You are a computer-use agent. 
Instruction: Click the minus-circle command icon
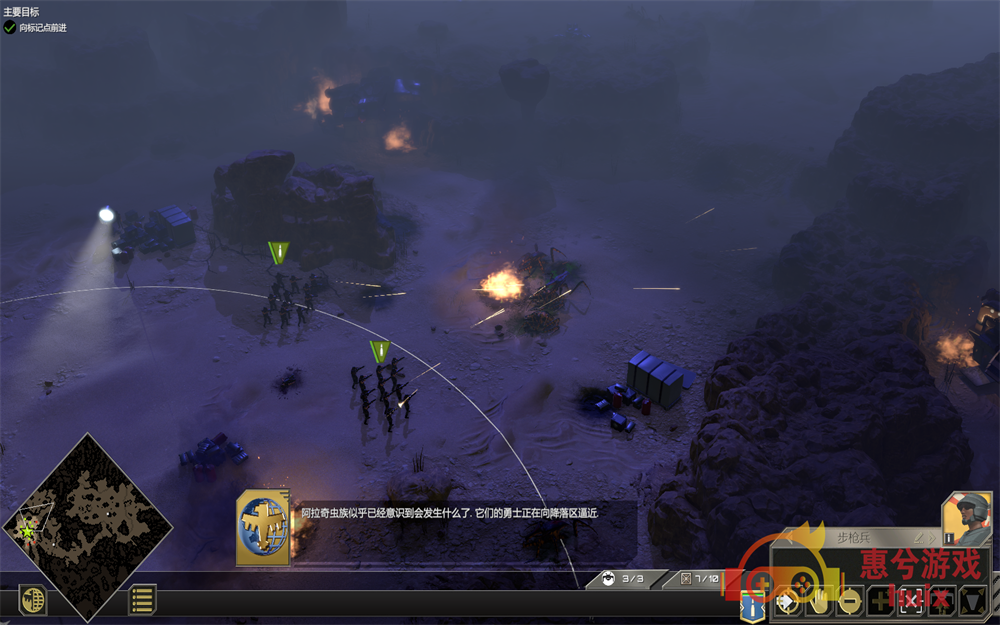(x=849, y=601)
